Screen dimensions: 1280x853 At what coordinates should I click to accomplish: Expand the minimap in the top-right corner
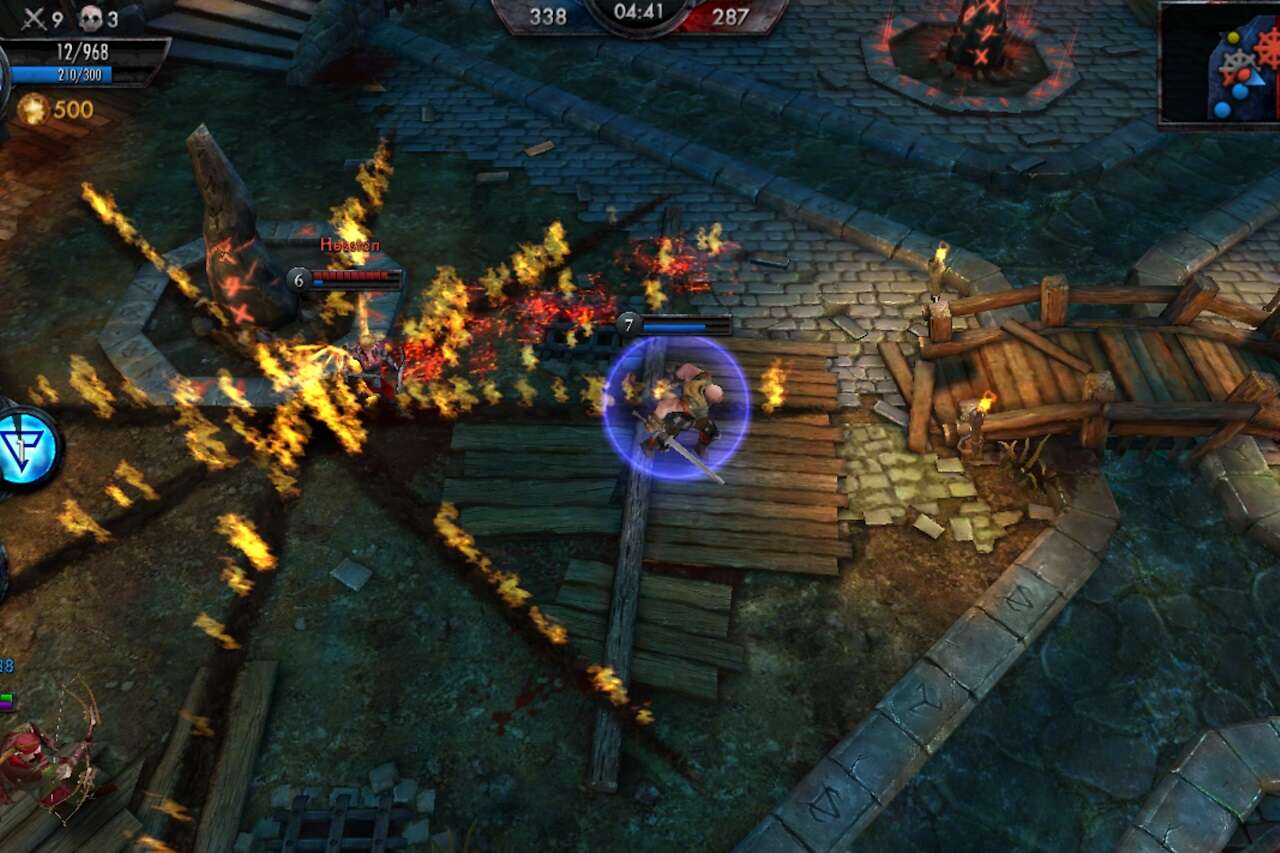click(1218, 63)
